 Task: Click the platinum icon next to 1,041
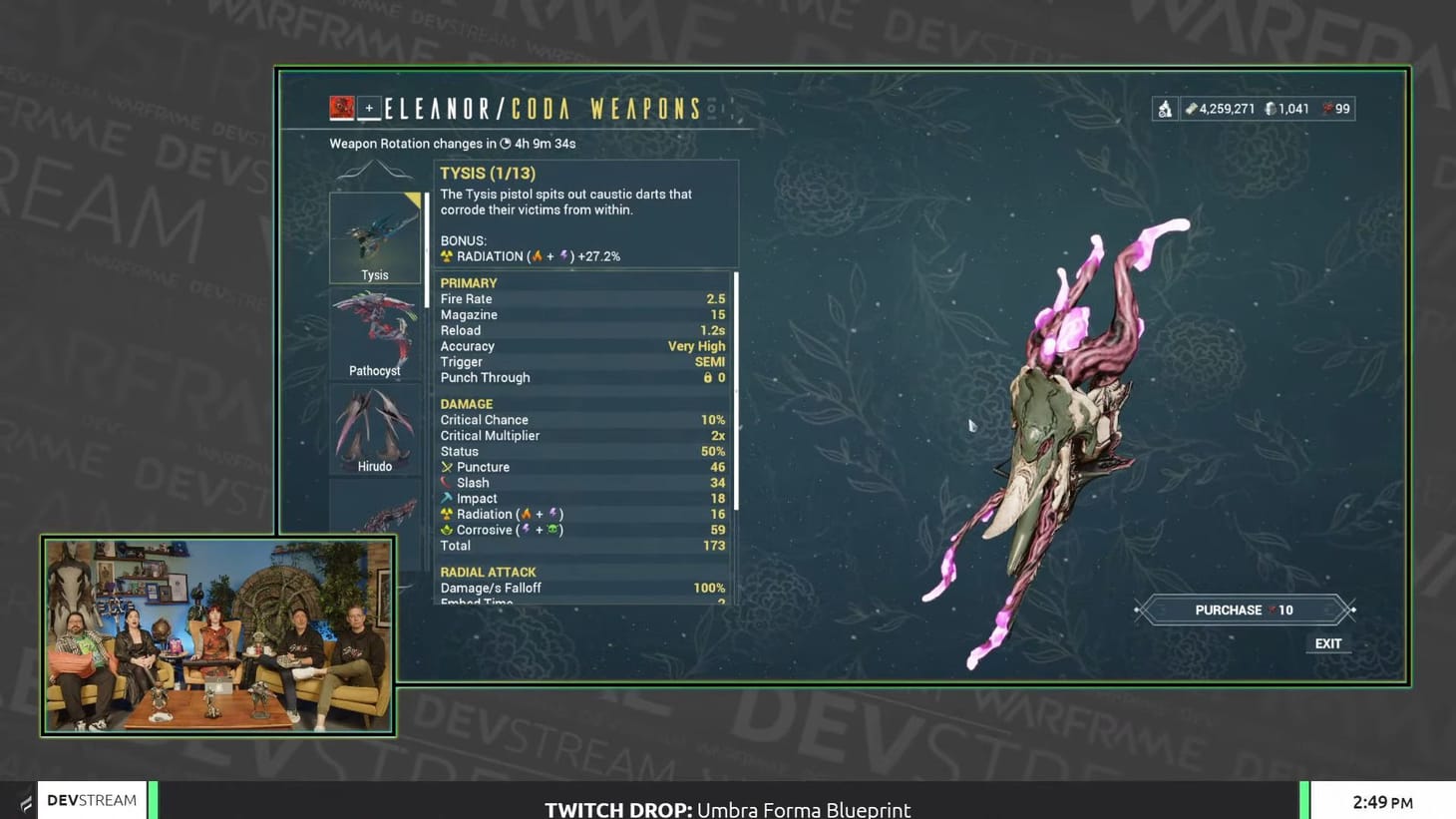[1270, 108]
